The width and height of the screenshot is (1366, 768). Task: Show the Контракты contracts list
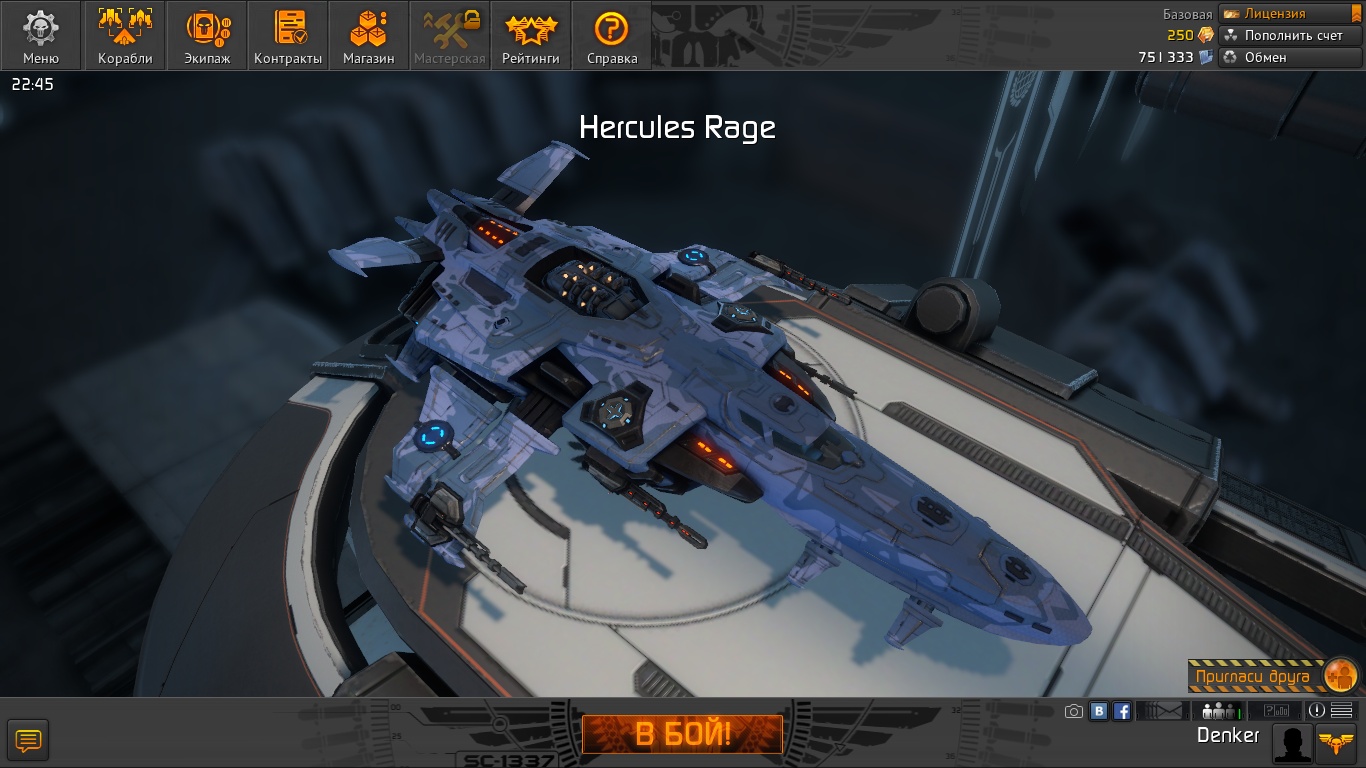[x=288, y=36]
